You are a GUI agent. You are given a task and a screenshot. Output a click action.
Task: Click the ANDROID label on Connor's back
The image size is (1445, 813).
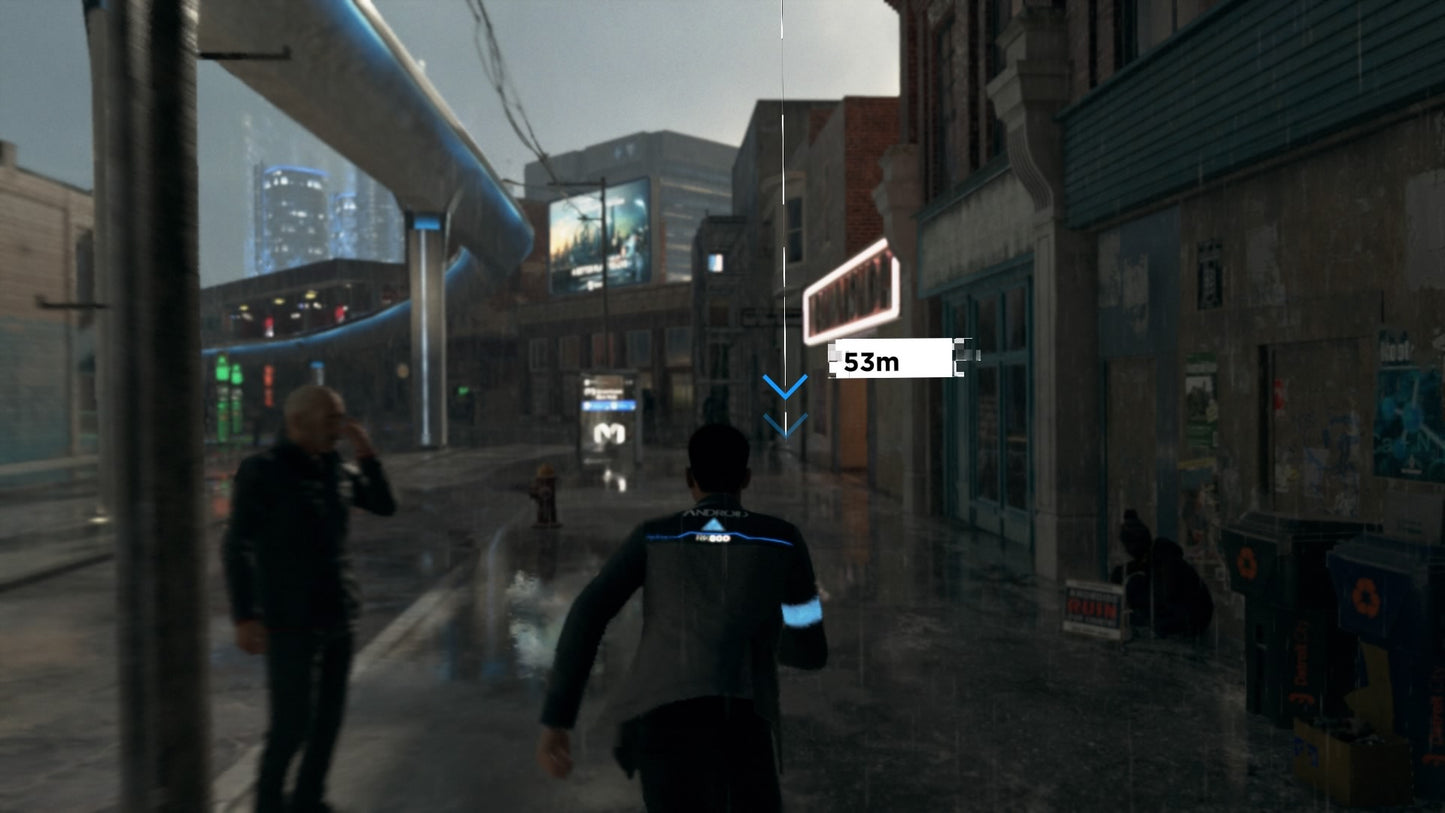pos(715,512)
